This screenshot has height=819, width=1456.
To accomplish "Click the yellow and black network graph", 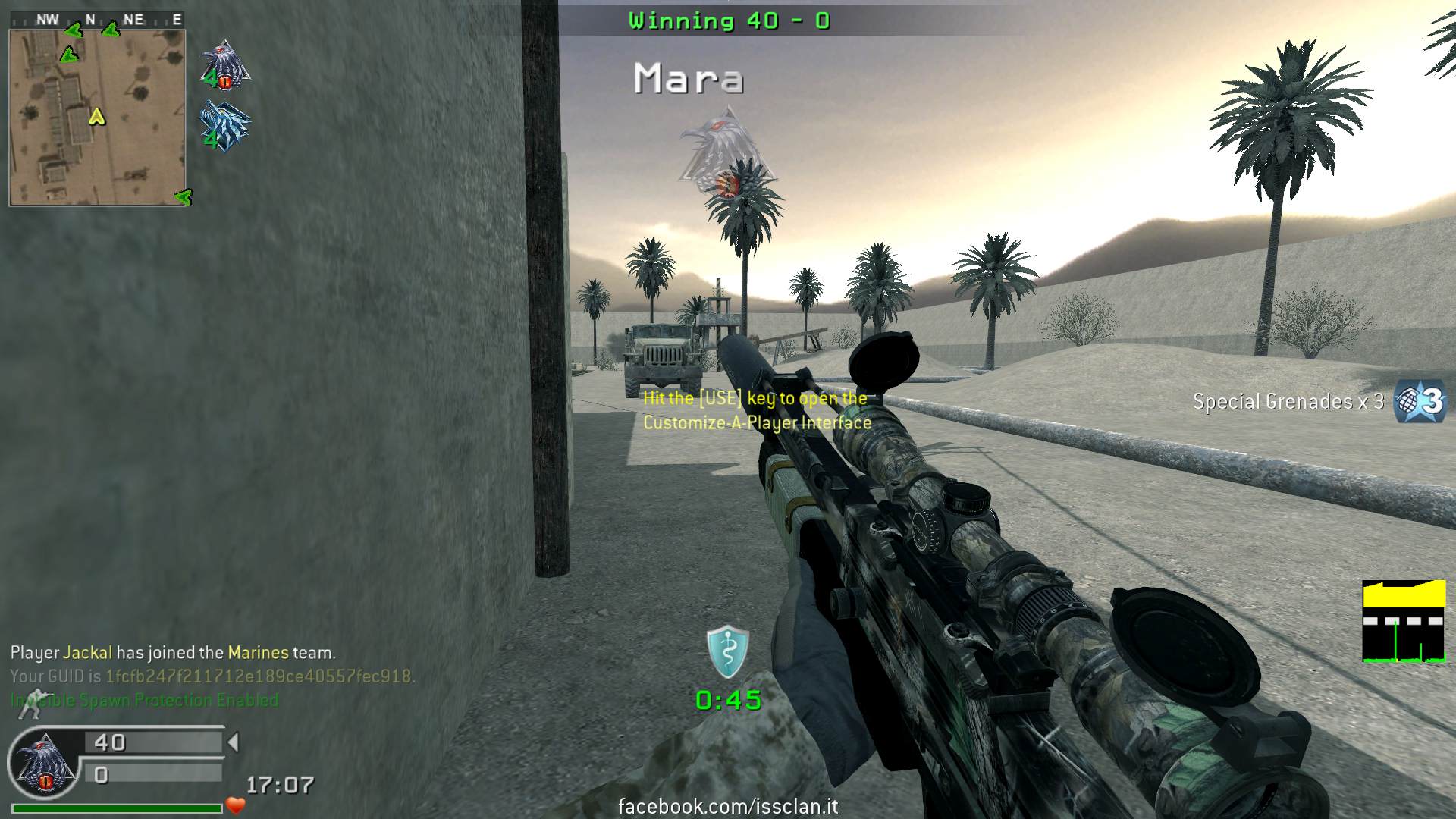I will click(1404, 621).
